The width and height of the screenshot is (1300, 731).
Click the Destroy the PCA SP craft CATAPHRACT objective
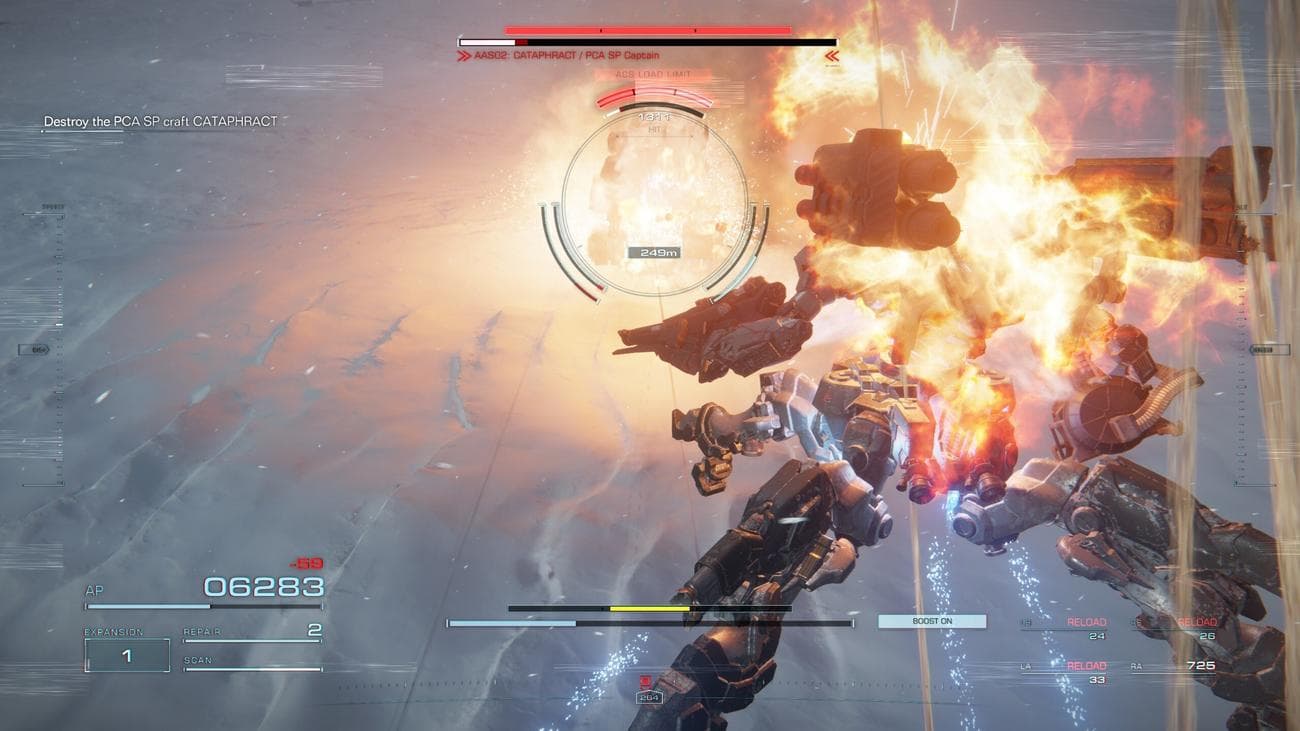pyautogui.click(x=158, y=120)
